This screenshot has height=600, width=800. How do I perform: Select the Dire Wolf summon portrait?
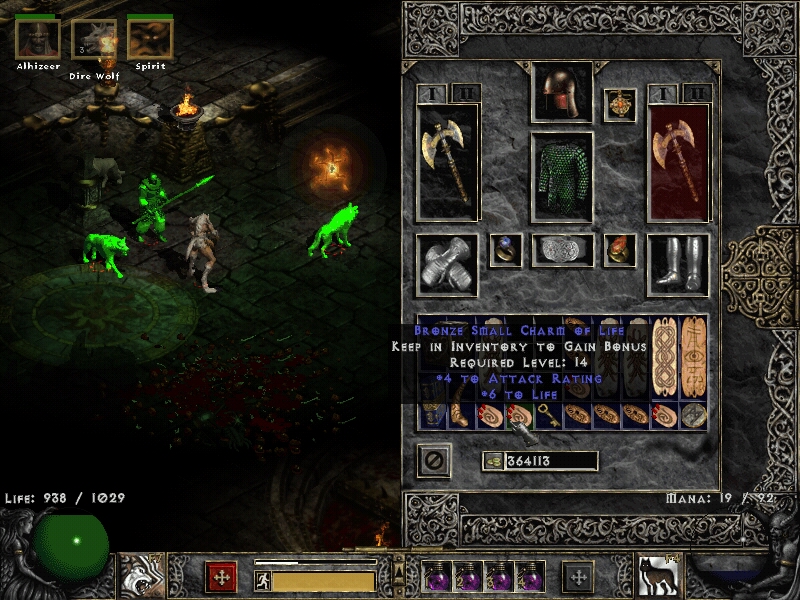94,40
